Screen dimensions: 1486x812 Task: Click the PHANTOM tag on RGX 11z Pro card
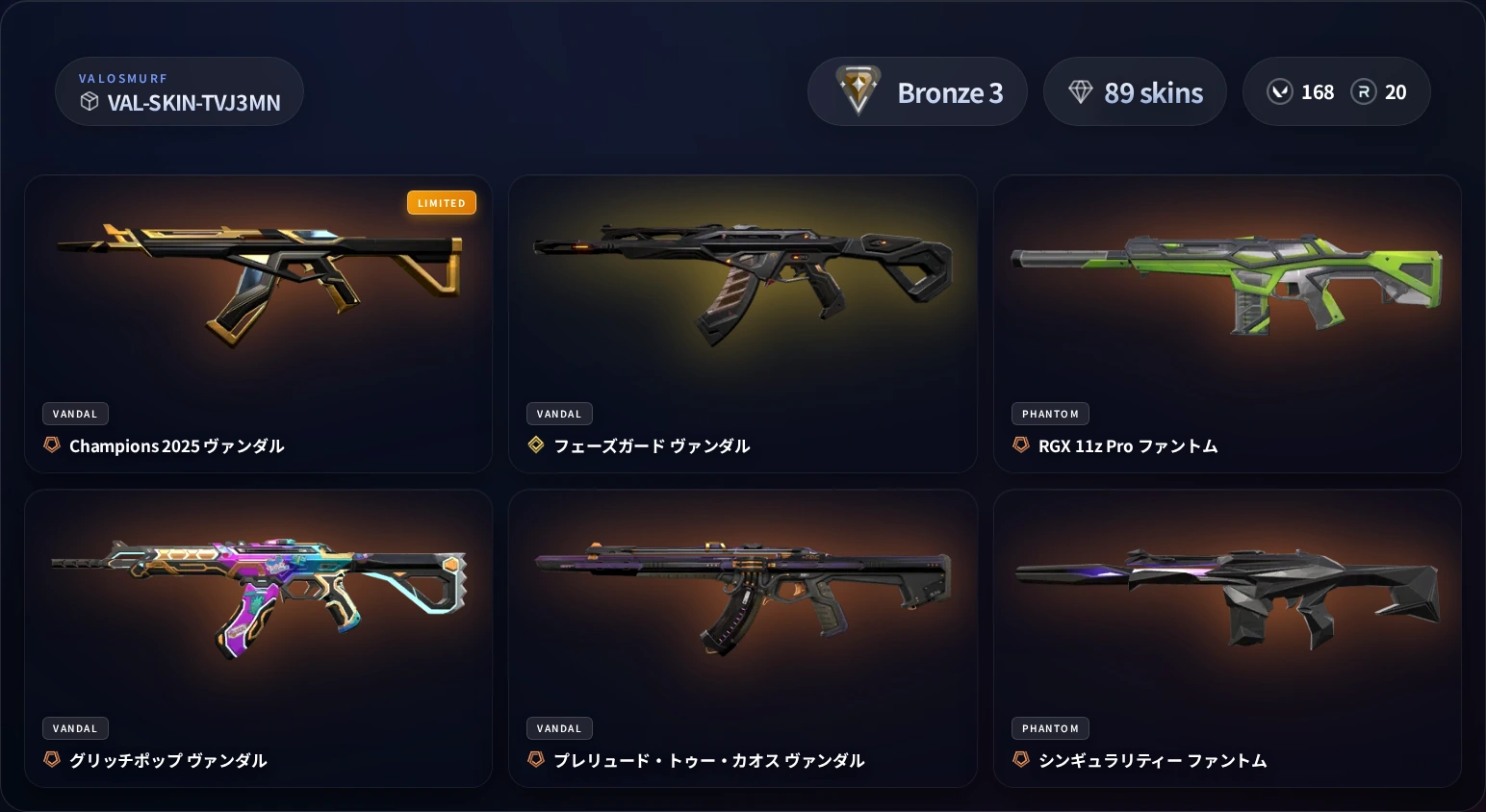(1050, 414)
